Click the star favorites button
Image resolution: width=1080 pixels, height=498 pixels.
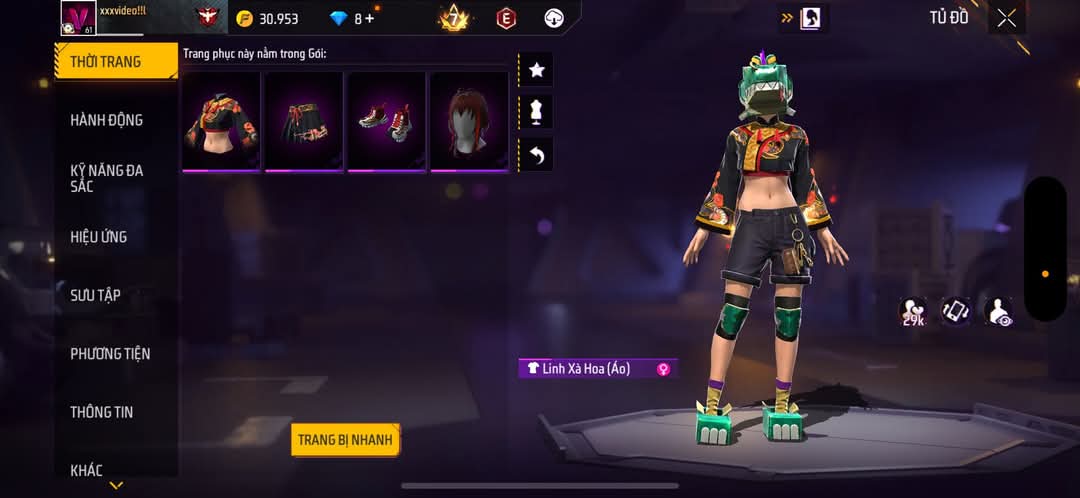coord(536,70)
